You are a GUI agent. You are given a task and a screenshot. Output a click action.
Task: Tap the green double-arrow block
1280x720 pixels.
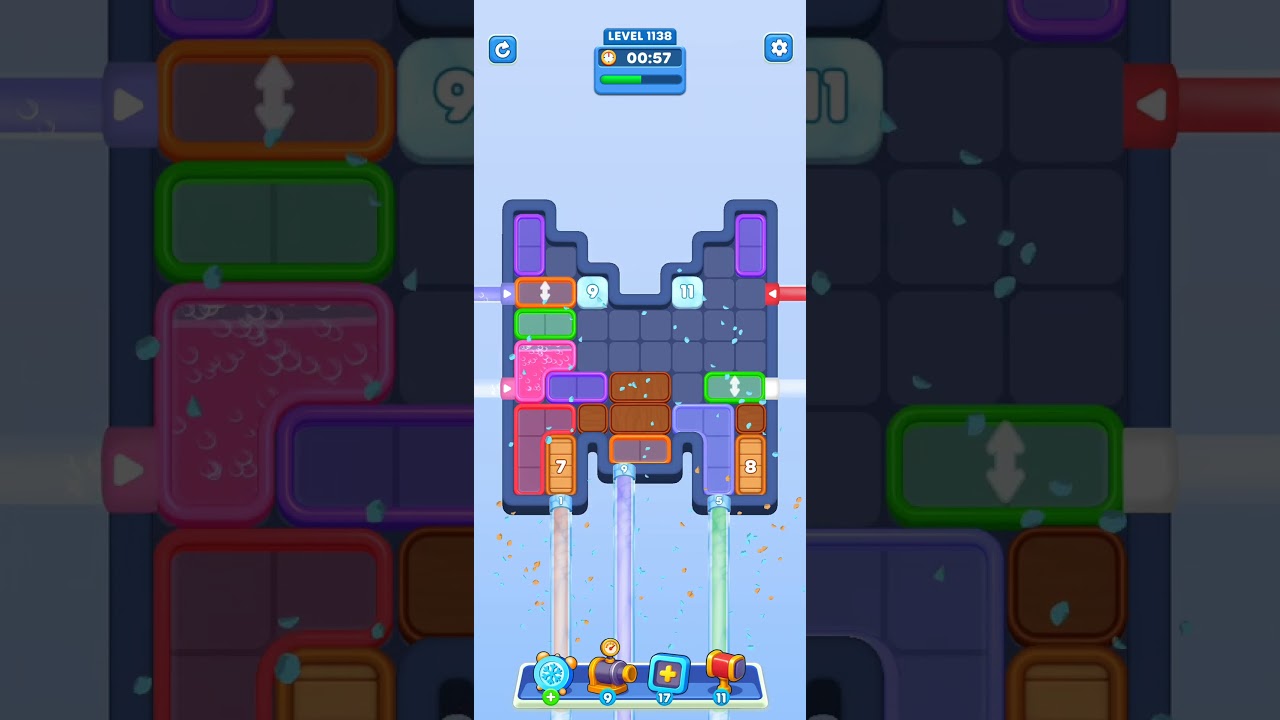click(x=735, y=387)
